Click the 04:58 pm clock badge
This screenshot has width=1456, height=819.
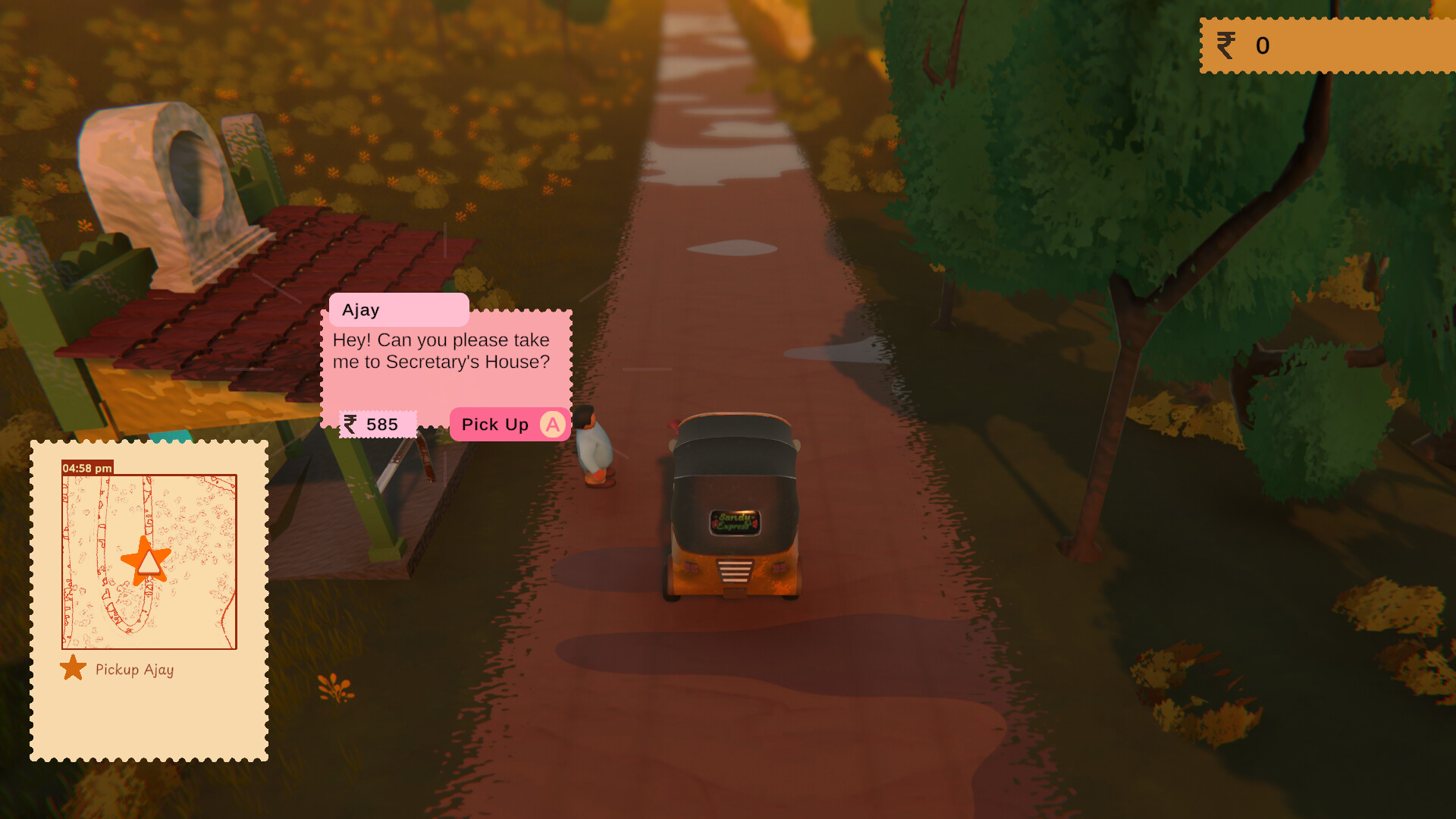pyautogui.click(x=86, y=469)
